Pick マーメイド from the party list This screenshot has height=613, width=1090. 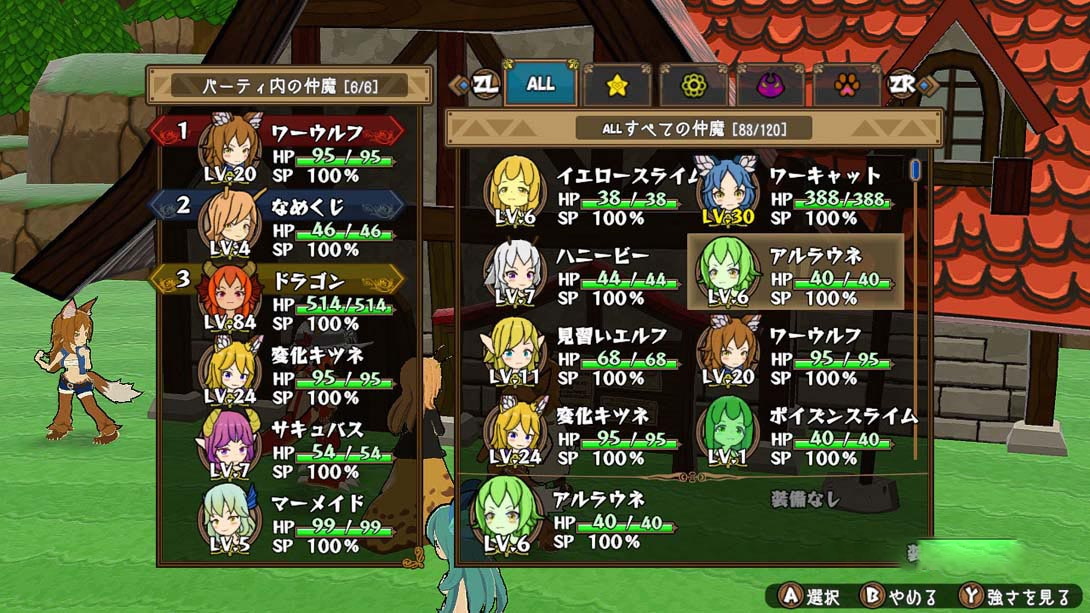290,523
